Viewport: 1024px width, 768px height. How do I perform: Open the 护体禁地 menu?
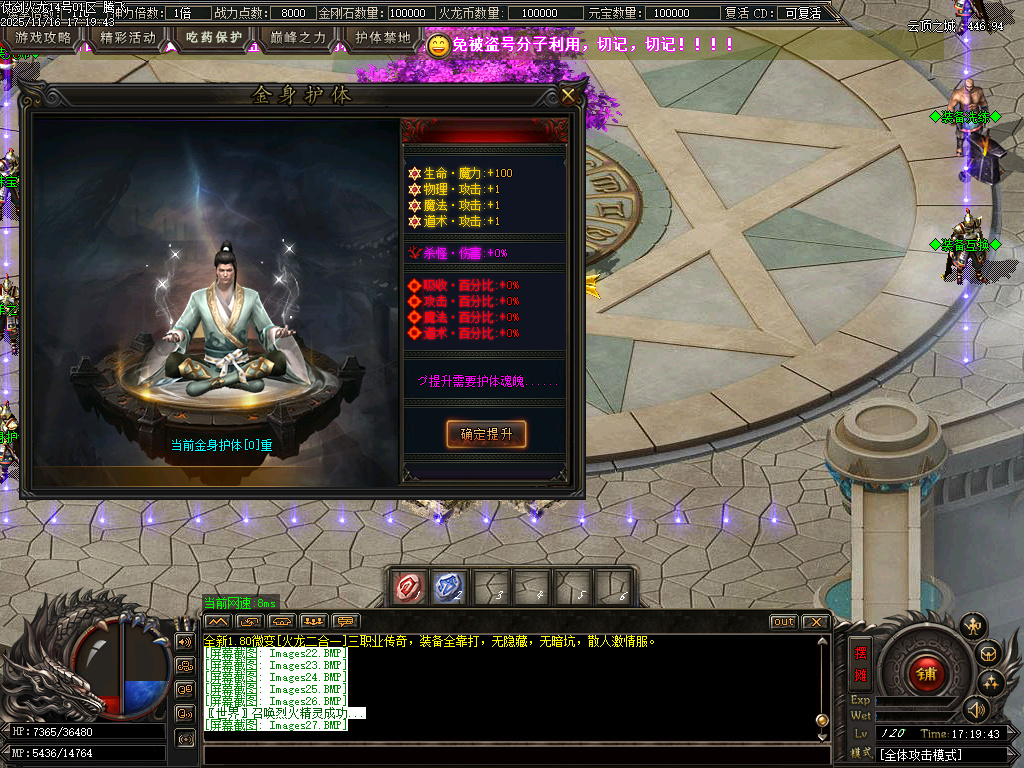383,38
